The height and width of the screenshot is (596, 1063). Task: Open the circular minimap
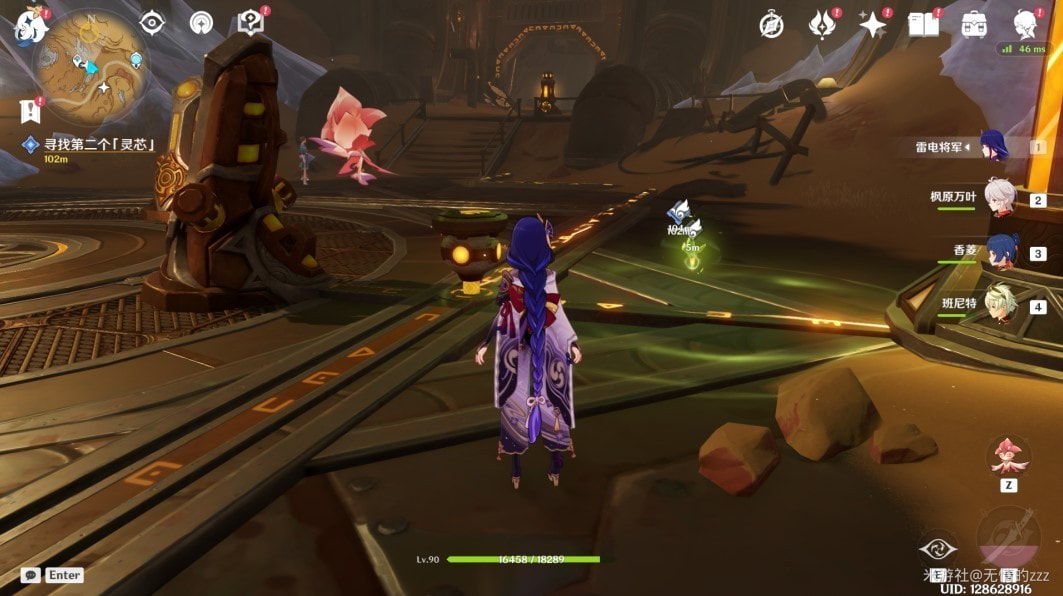[x=92, y=68]
